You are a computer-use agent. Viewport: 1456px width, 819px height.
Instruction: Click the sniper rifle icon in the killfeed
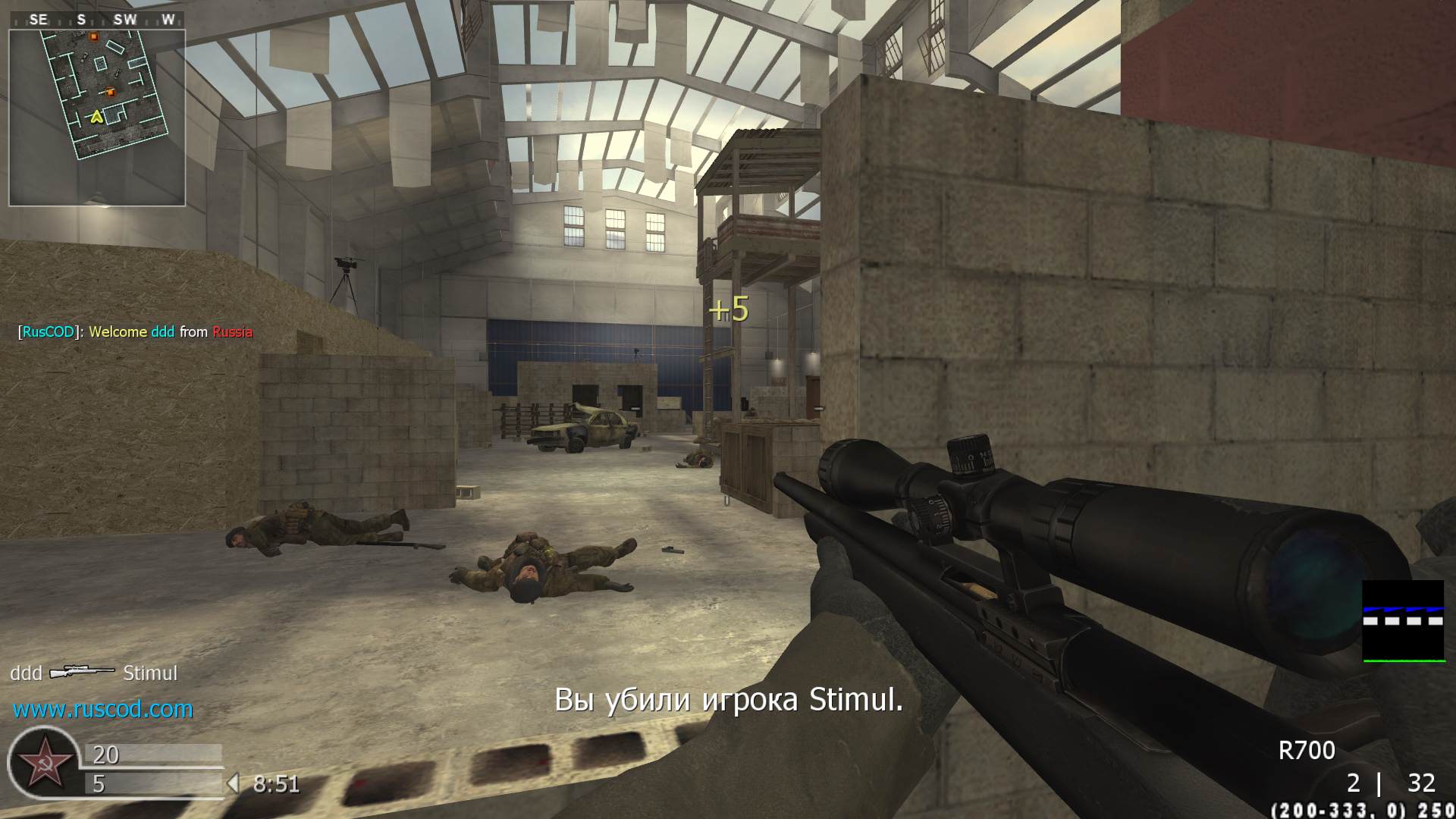pos(82,672)
